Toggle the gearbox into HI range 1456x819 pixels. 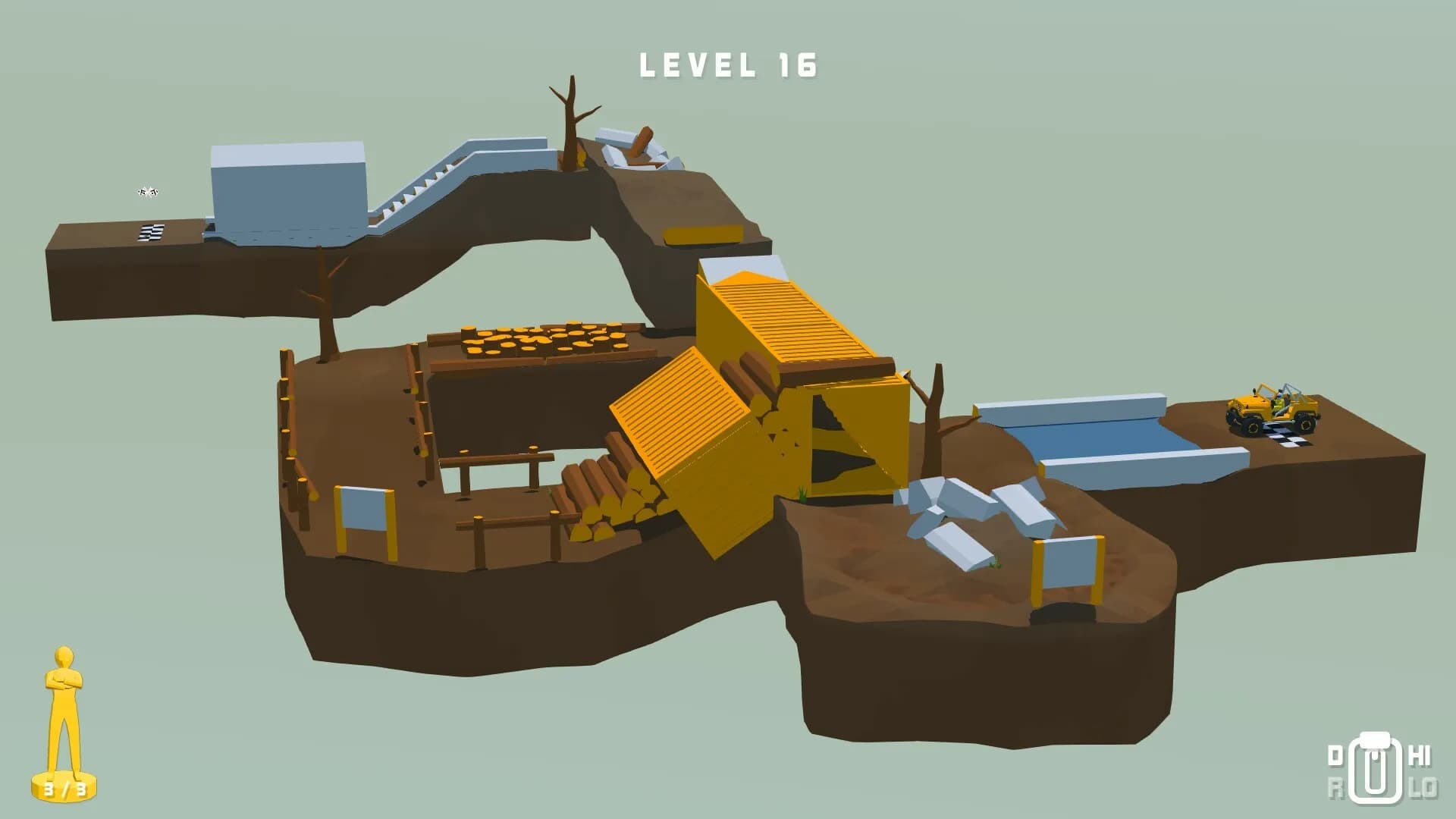1418,757
